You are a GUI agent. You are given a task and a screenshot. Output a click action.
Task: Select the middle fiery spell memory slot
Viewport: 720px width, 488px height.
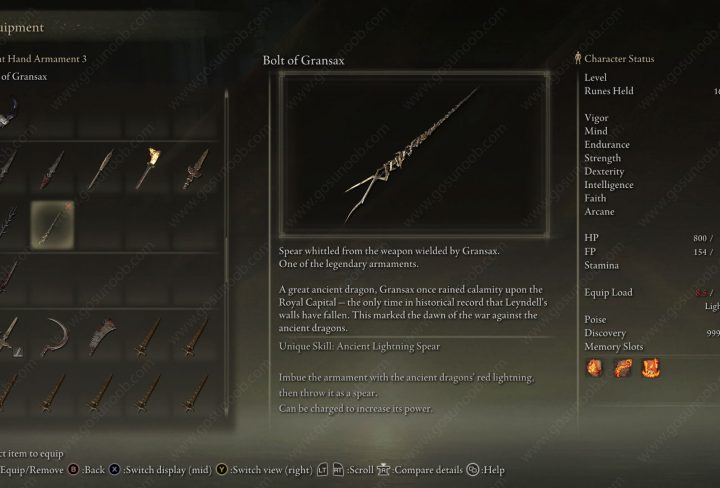point(621,368)
